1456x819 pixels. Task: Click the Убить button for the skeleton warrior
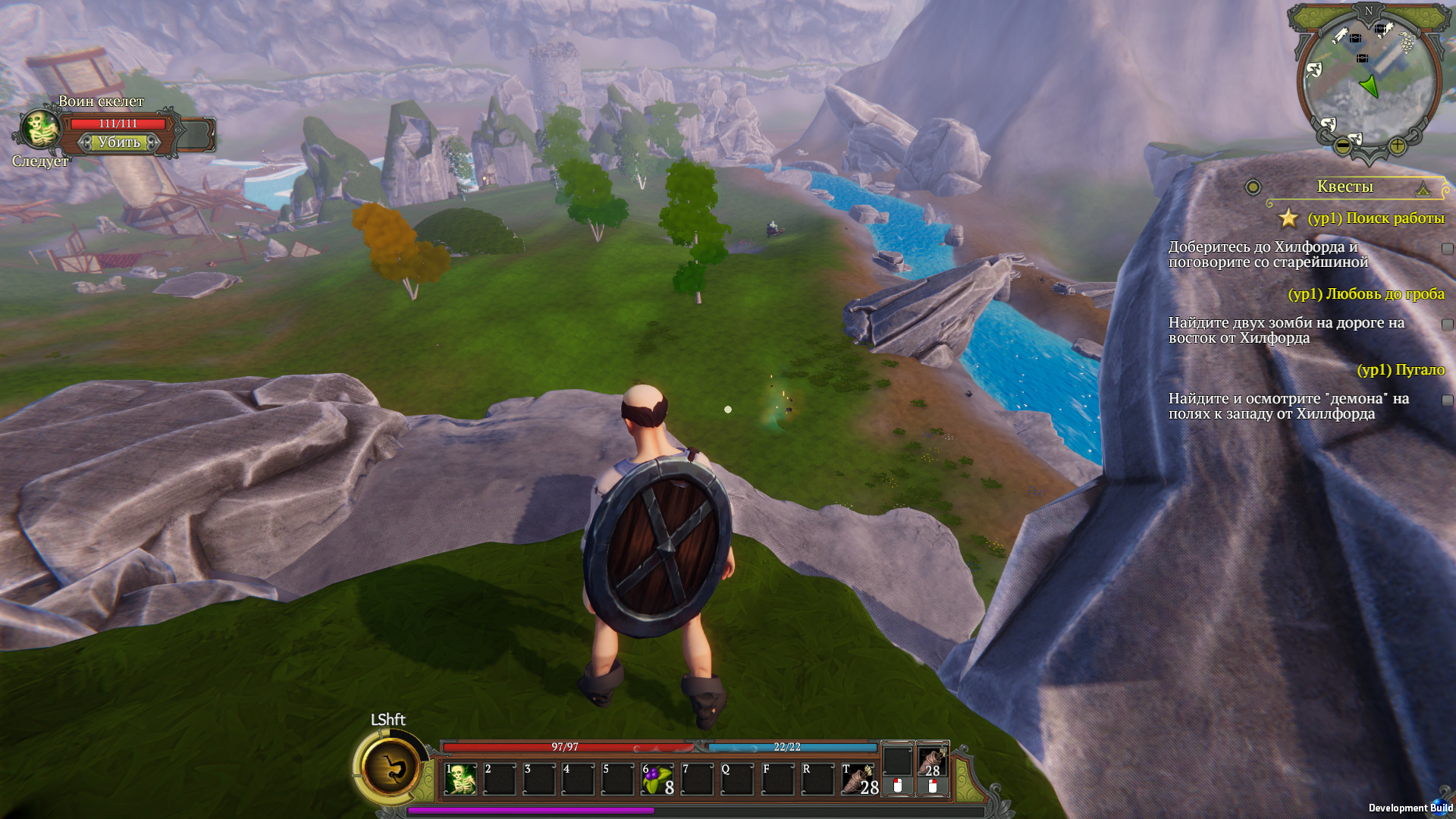tap(119, 143)
